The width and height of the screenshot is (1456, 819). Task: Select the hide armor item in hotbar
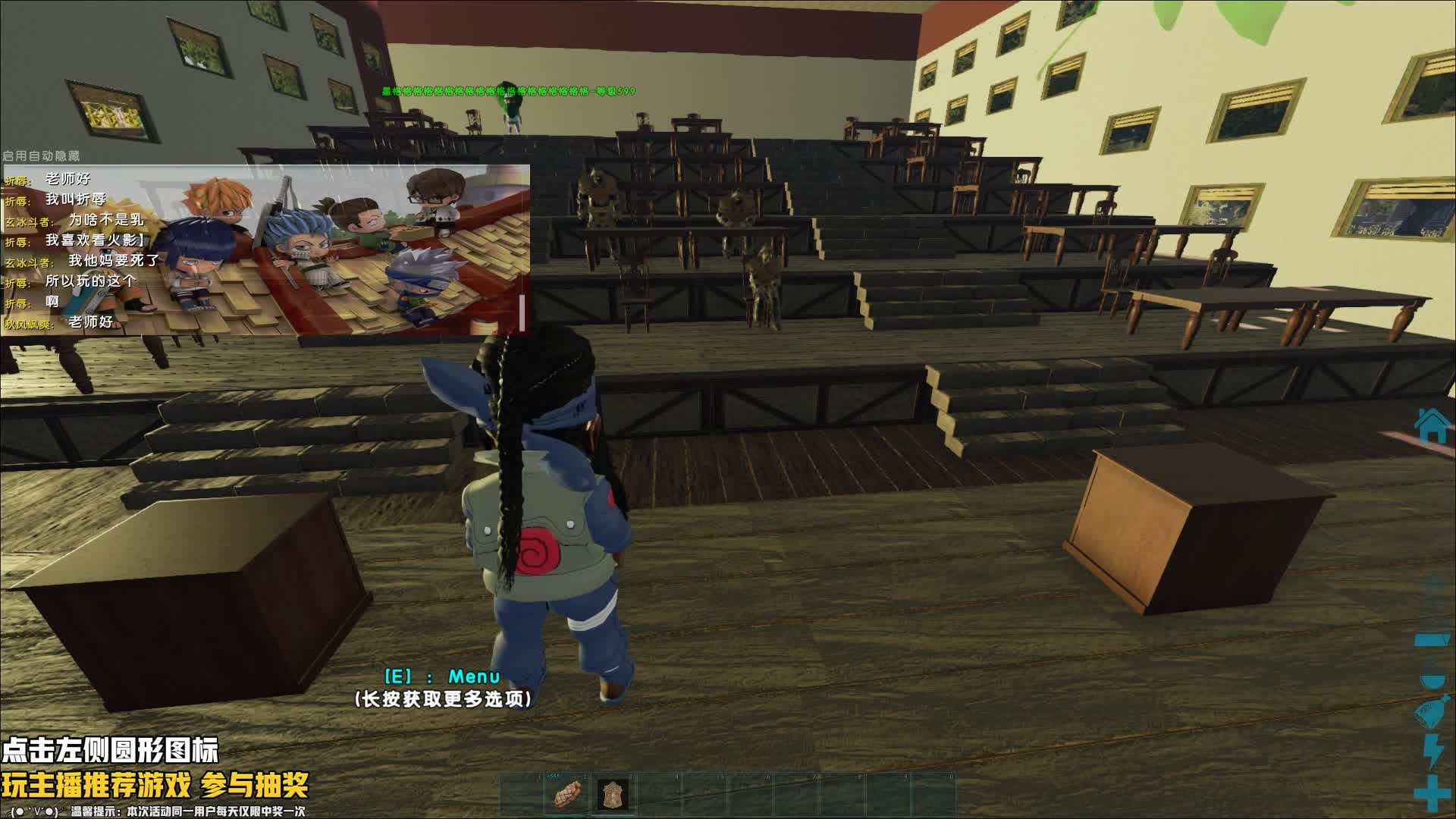tap(612, 795)
